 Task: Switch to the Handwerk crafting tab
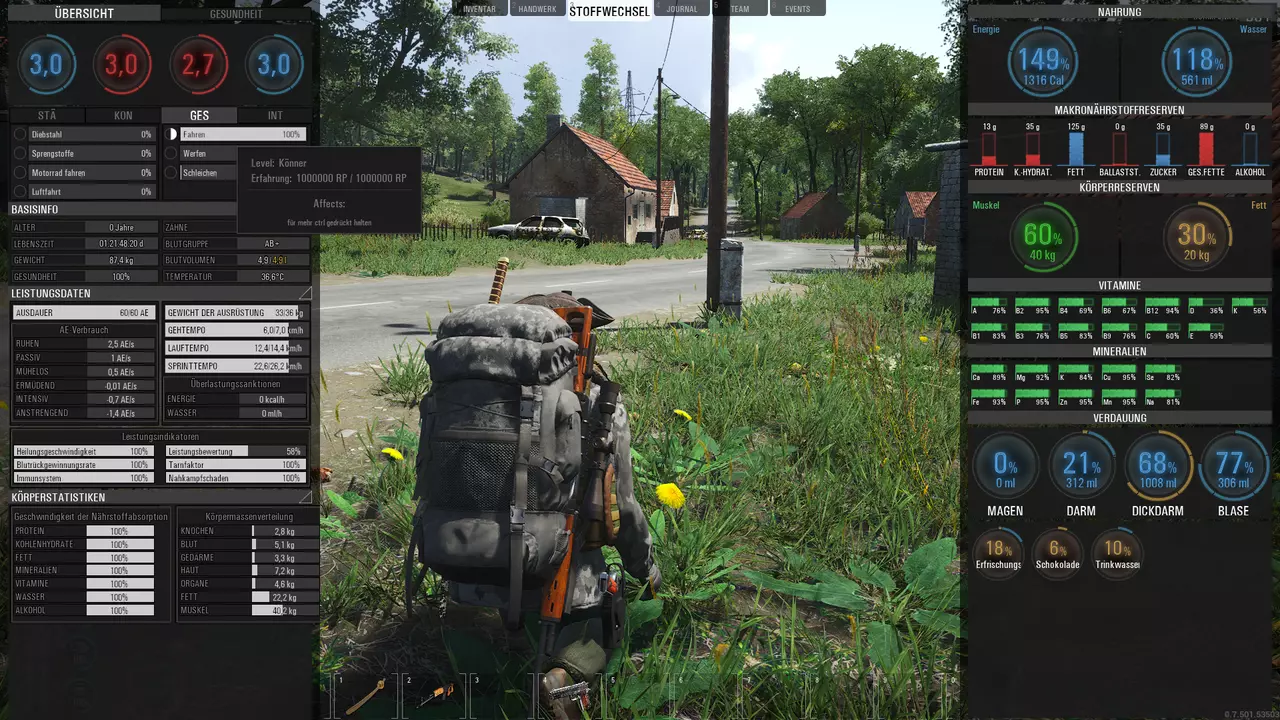click(537, 9)
